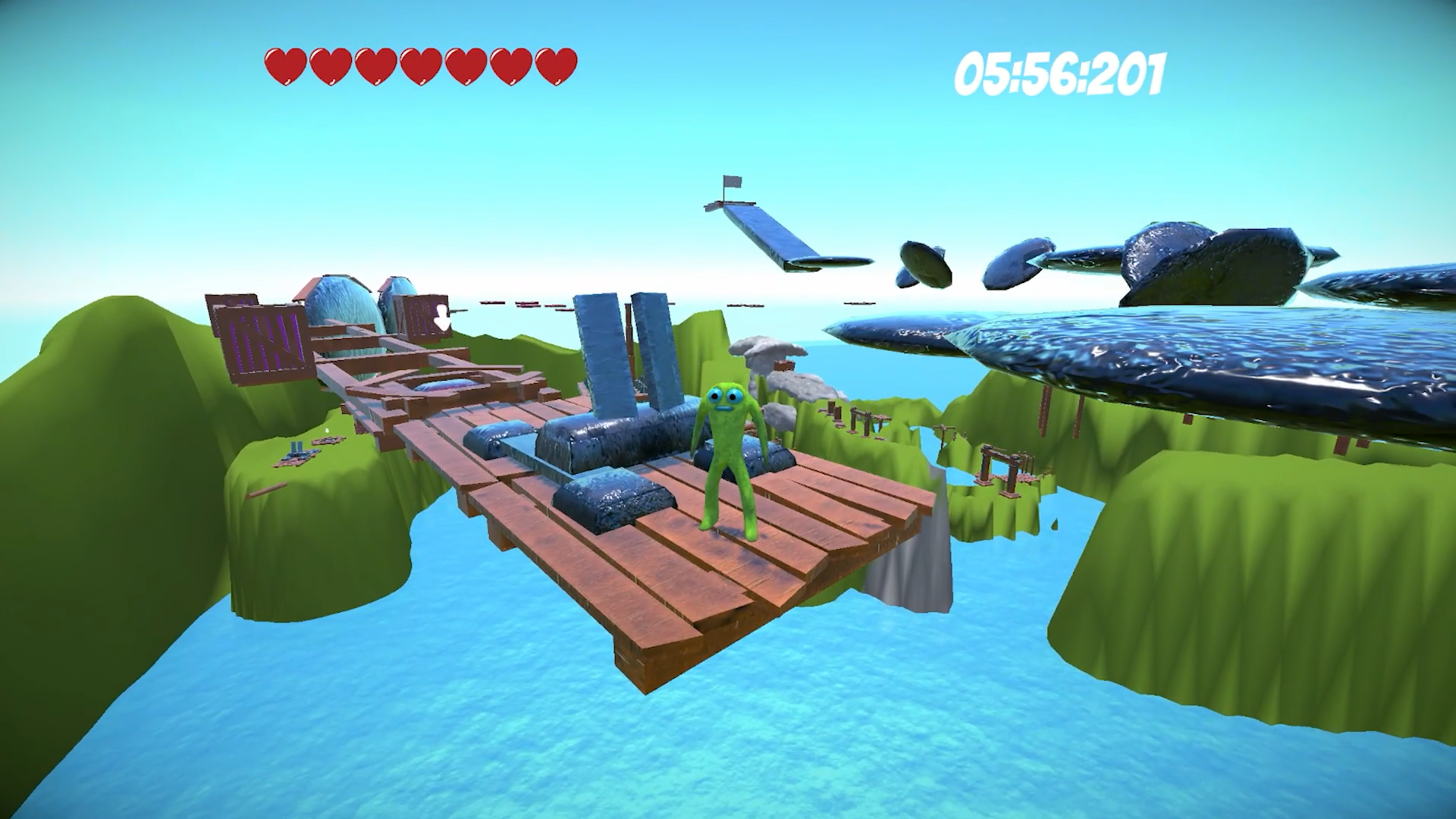Click the grassy cliff on the left
Screen dimensions: 1456x819
click(x=114, y=455)
